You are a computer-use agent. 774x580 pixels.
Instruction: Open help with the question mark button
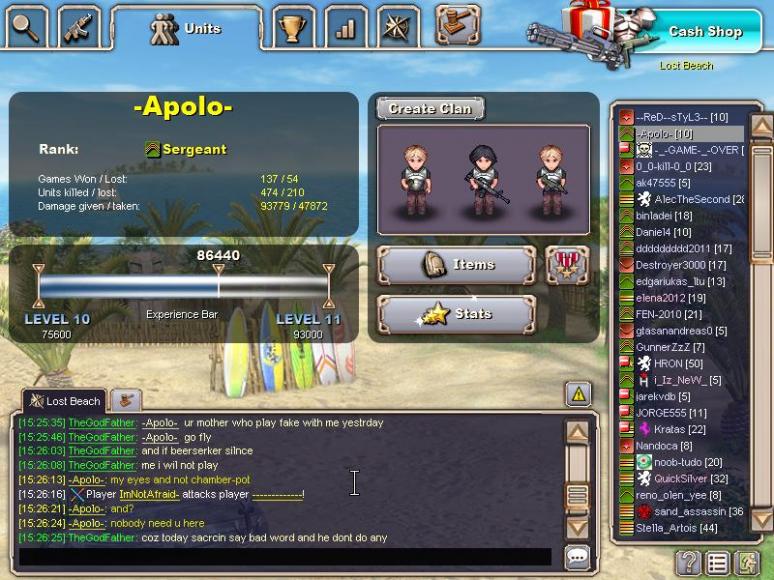click(x=688, y=562)
